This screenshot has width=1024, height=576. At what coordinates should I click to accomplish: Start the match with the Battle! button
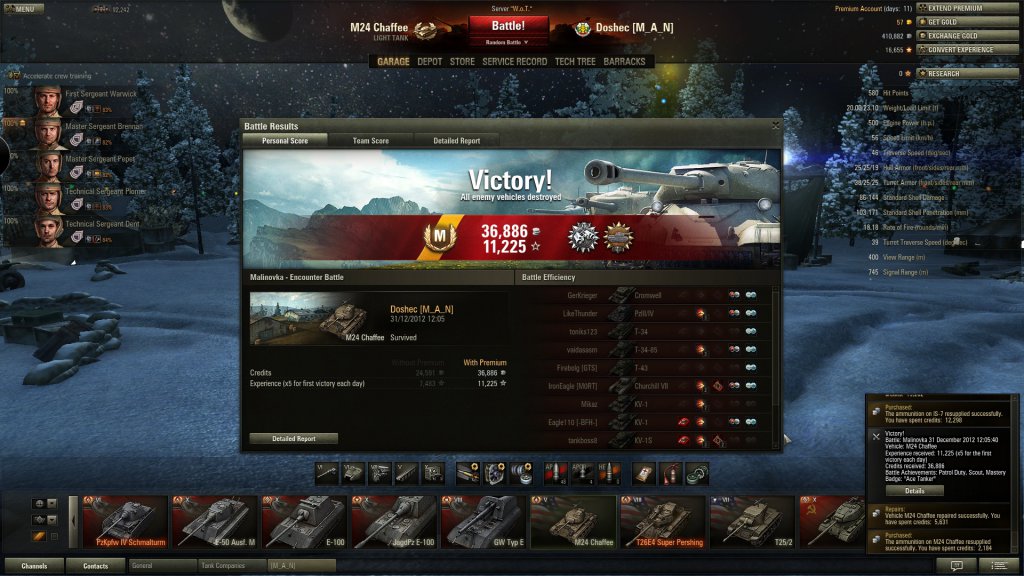click(x=508, y=26)
